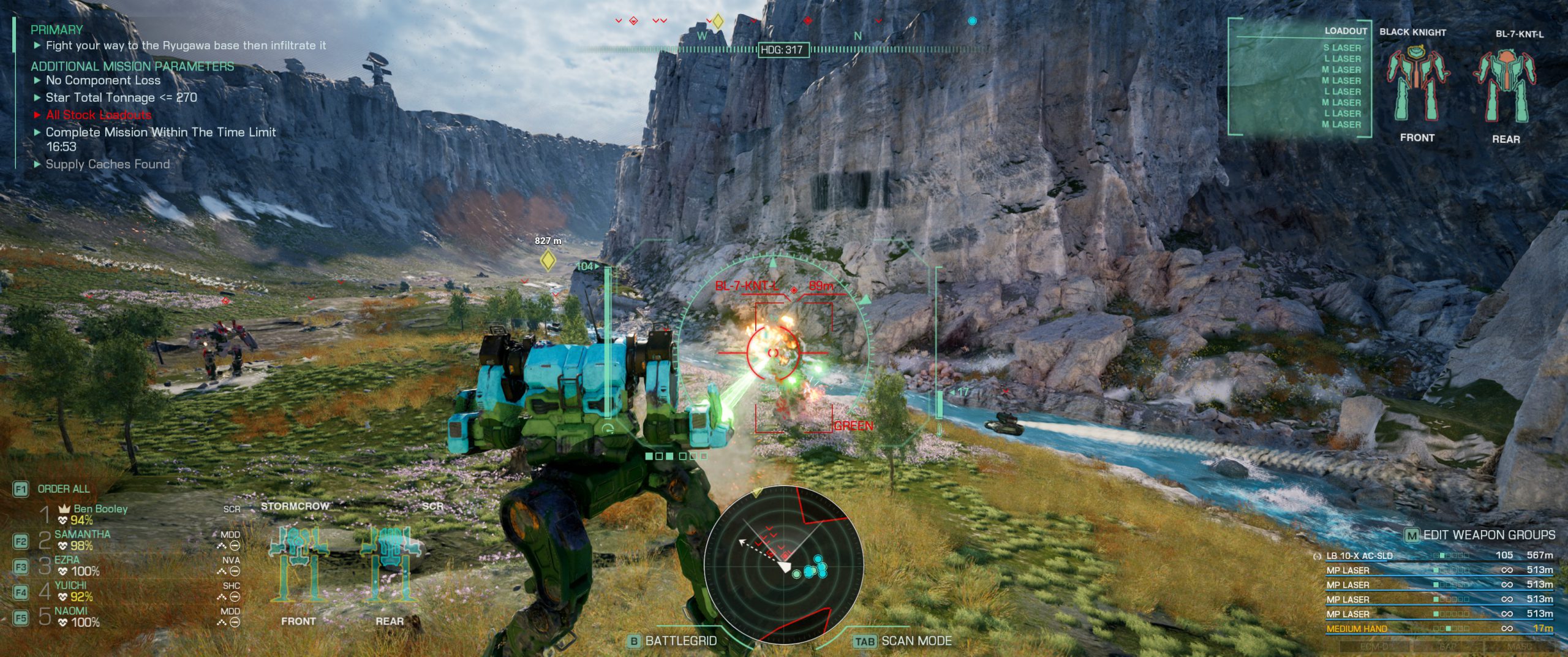The height and width of the screenshot is (657, 1568).
Task: Click the yellow 827 m waypoint marker
Action: pos(548,261)
